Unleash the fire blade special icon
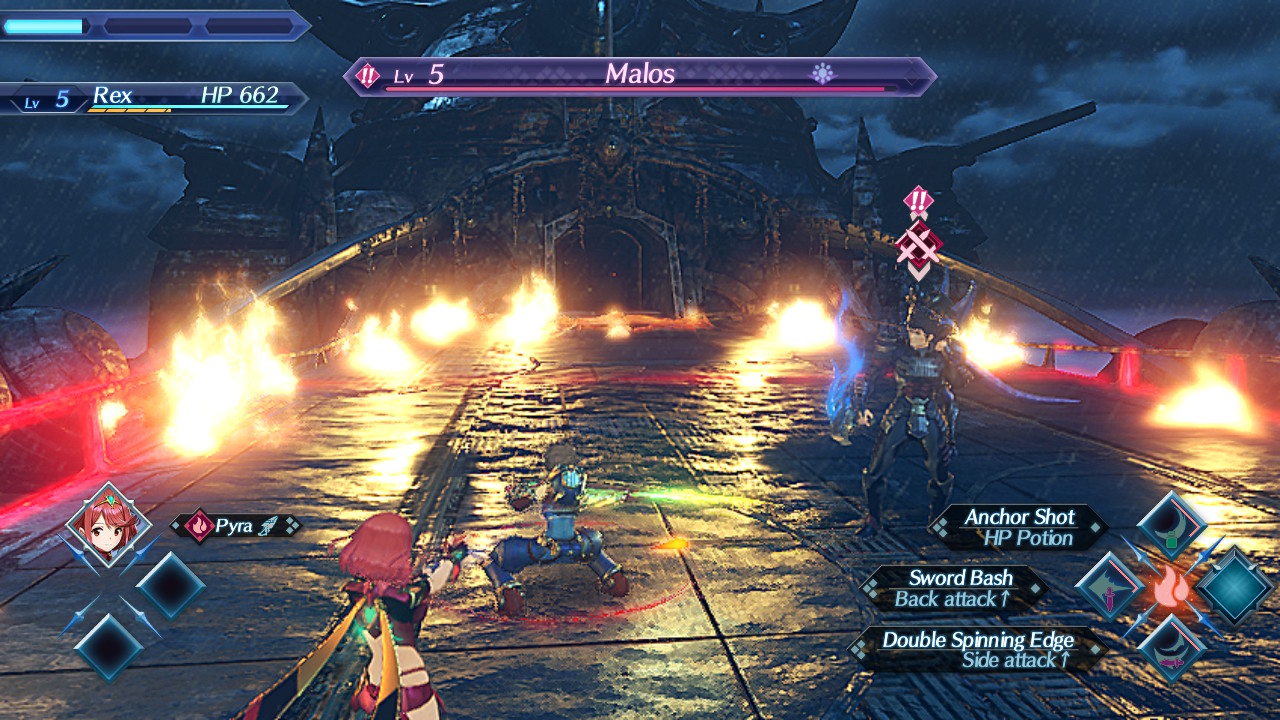The image size is (1280, 720). (1171, 588)
